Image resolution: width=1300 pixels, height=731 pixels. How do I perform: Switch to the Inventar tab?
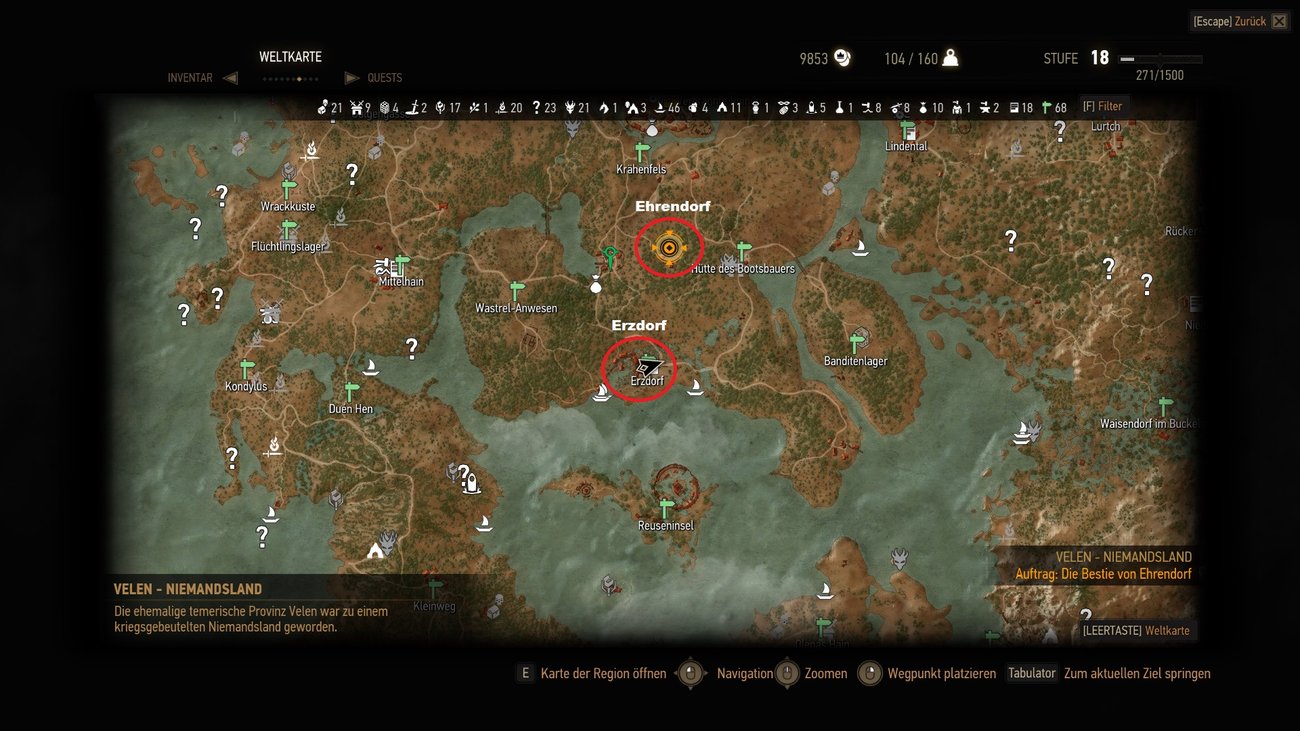(x=190, y=77)
